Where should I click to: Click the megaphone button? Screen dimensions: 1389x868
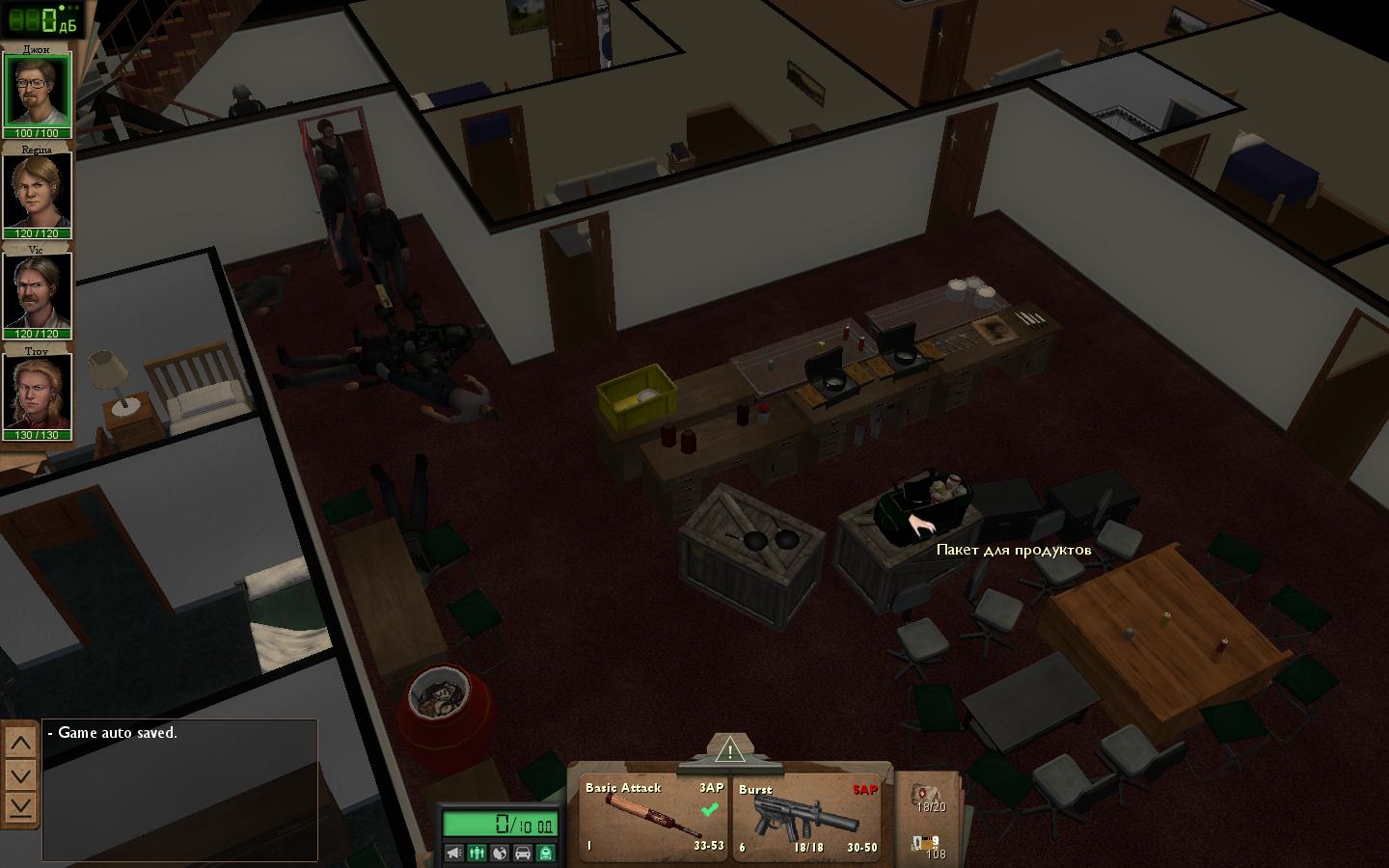[453, 853]
